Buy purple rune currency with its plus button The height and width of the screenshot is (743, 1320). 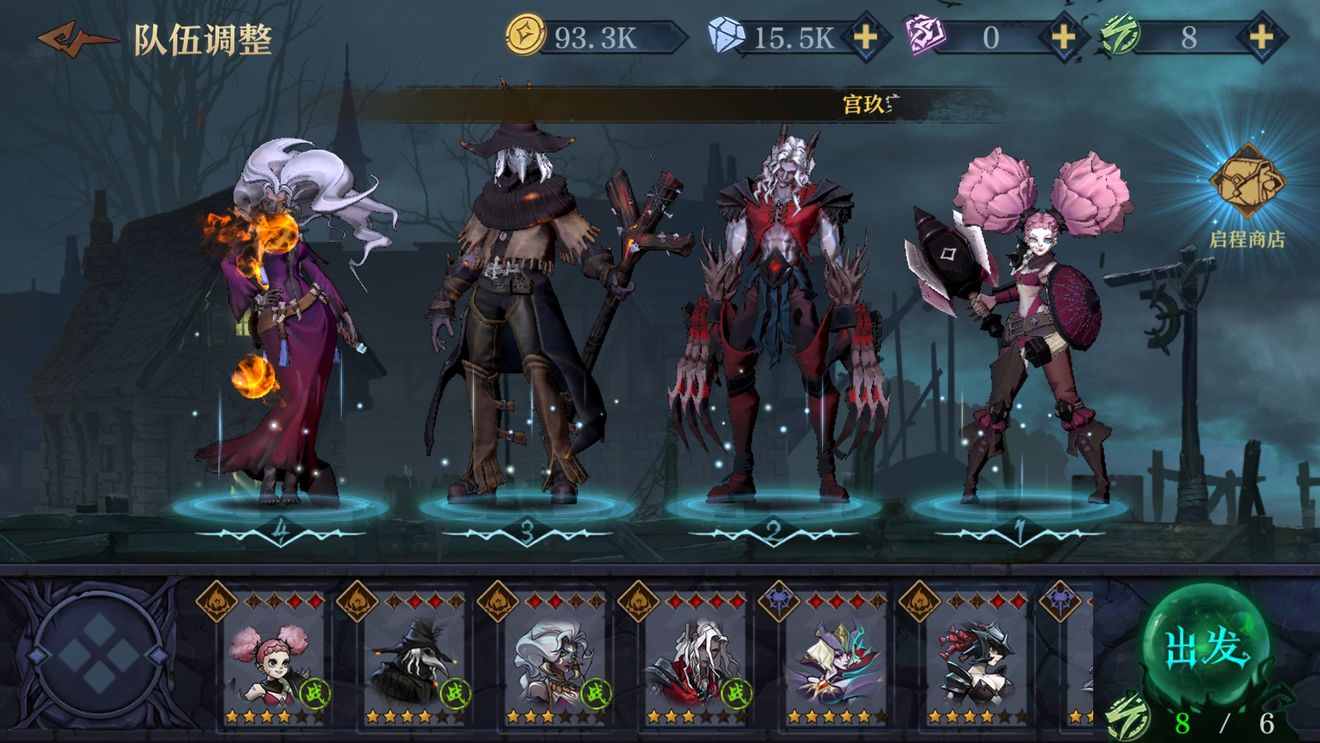point(1061,38)
